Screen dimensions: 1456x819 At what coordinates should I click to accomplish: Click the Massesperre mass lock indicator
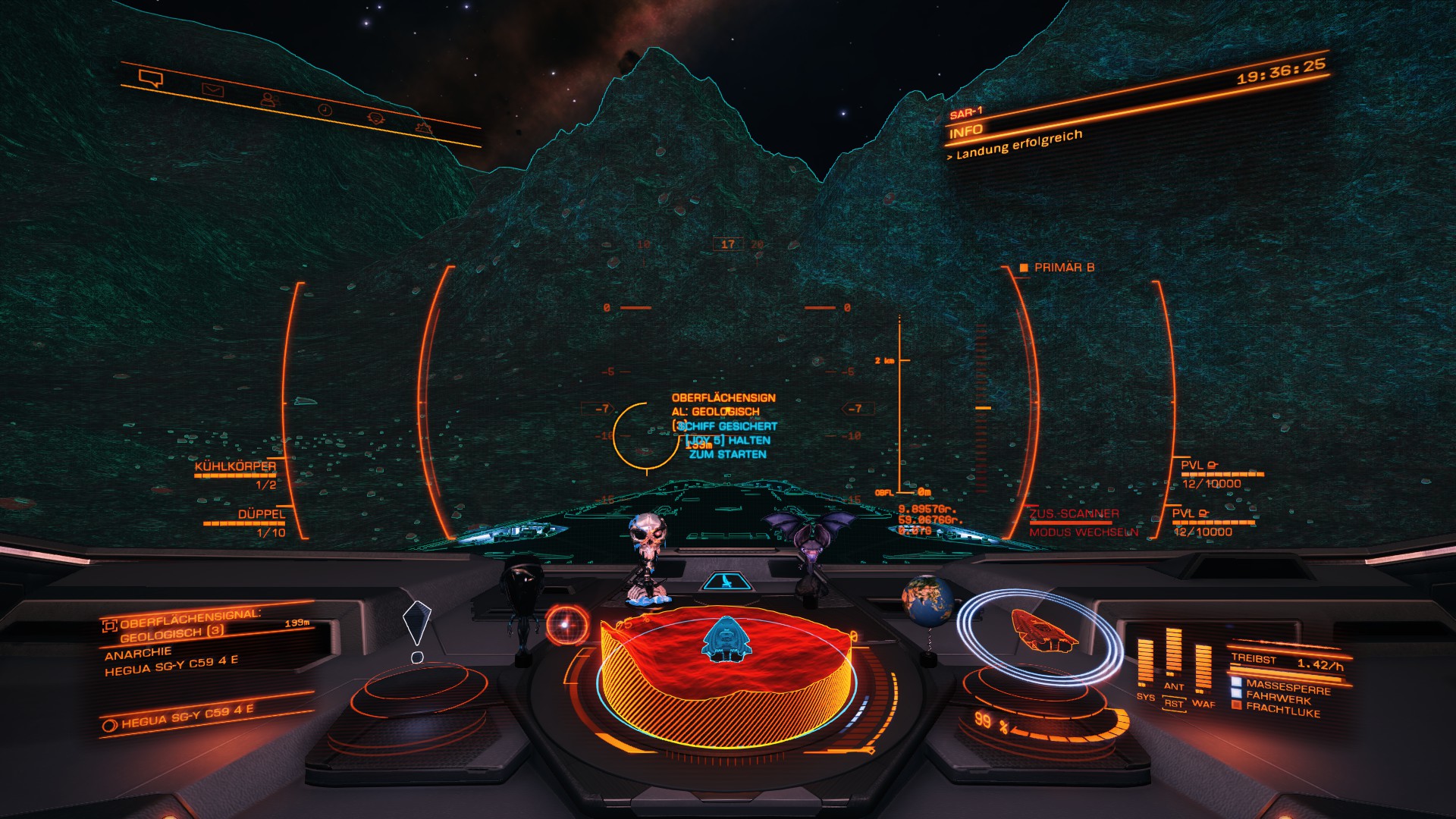tap(1287, 686)
